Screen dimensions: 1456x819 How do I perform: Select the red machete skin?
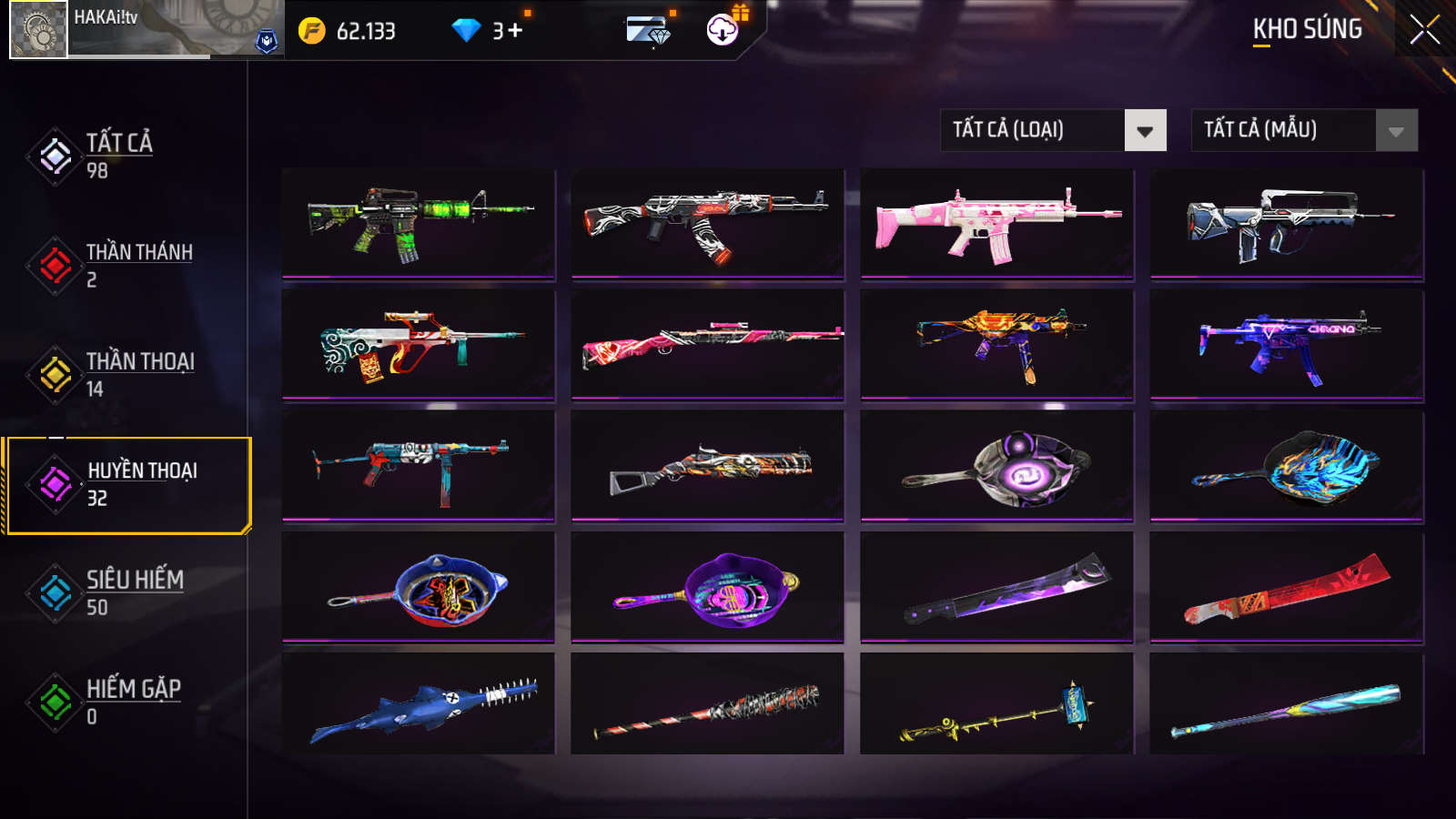[1287, 587]
